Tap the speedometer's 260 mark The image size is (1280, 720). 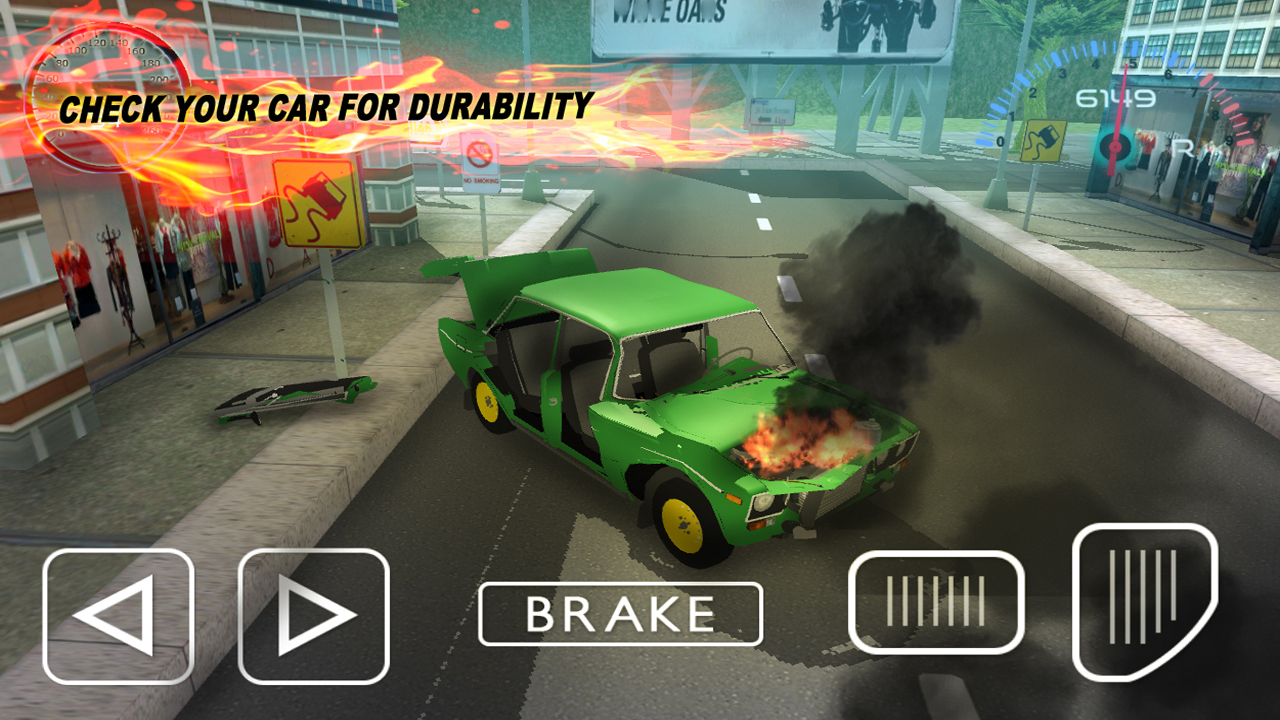[150, 130]
